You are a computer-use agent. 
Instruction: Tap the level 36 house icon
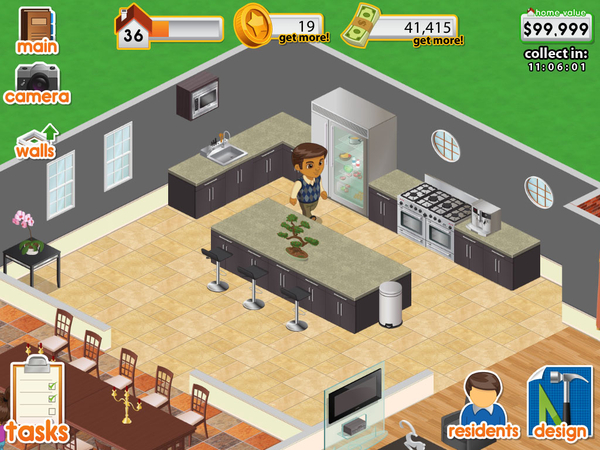coord(133,27)
